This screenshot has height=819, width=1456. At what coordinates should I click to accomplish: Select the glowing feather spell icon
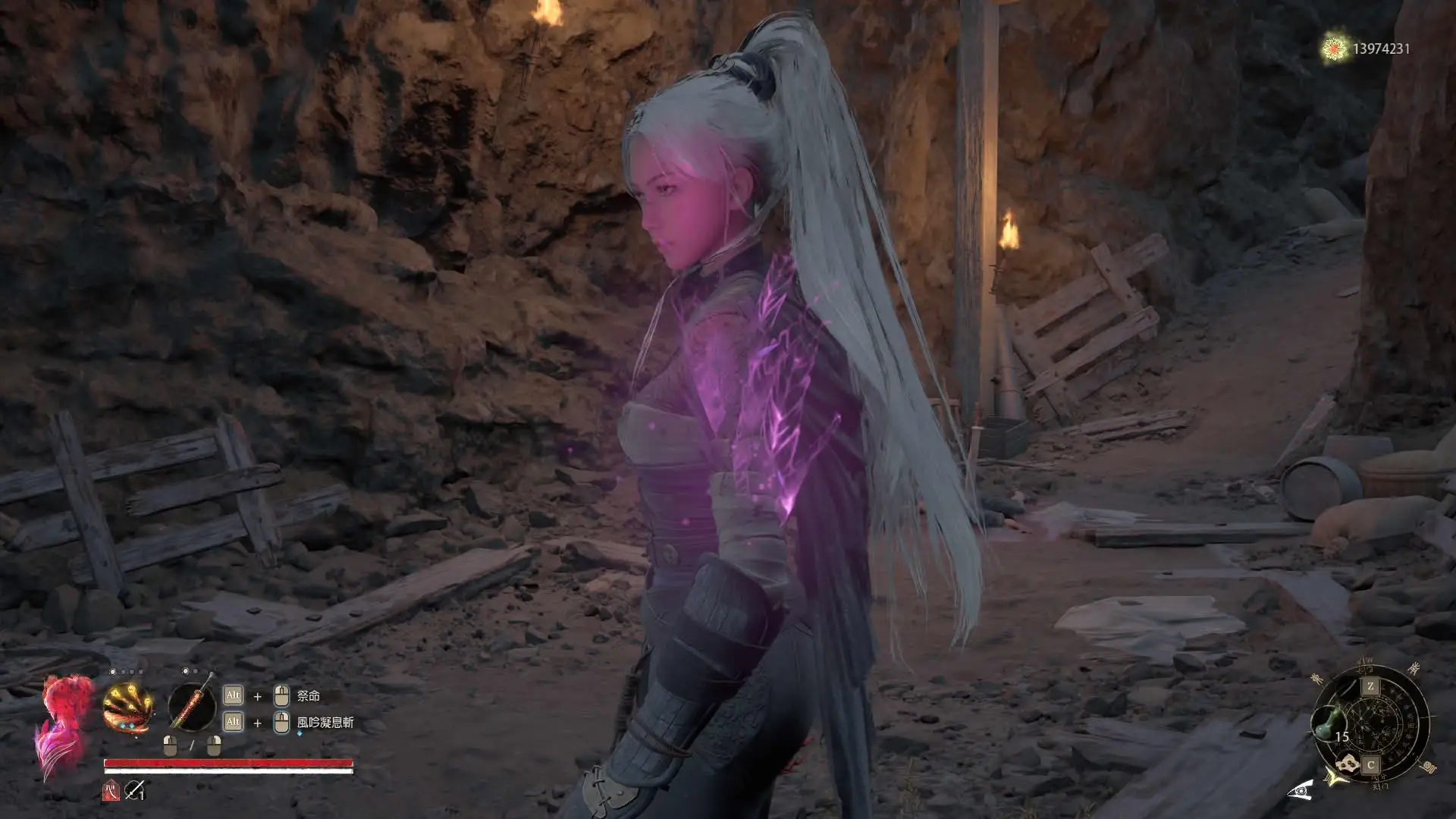129,707
